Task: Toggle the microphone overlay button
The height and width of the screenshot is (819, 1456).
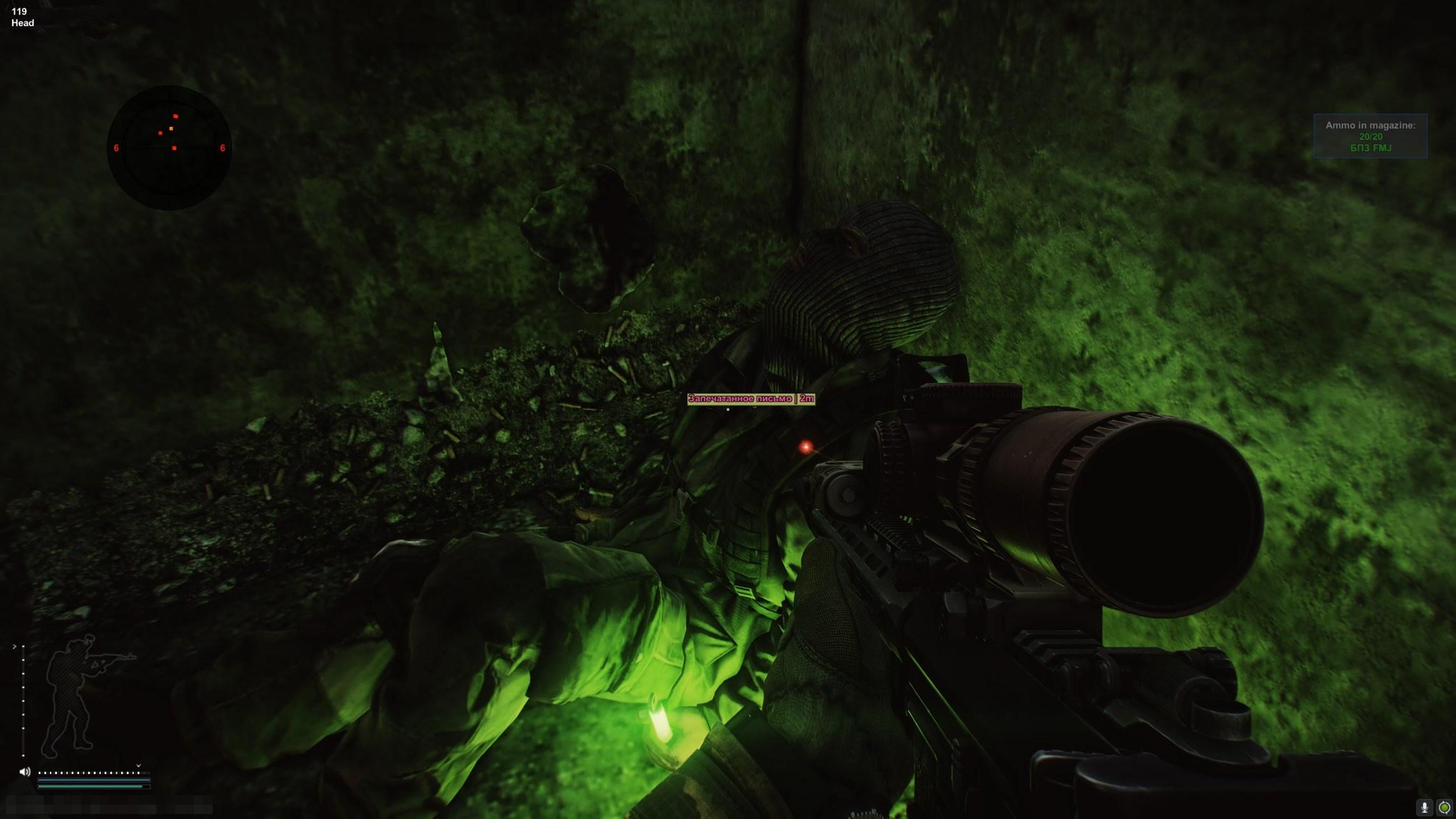Action: pyautogui.click(x=1424, y=807)
